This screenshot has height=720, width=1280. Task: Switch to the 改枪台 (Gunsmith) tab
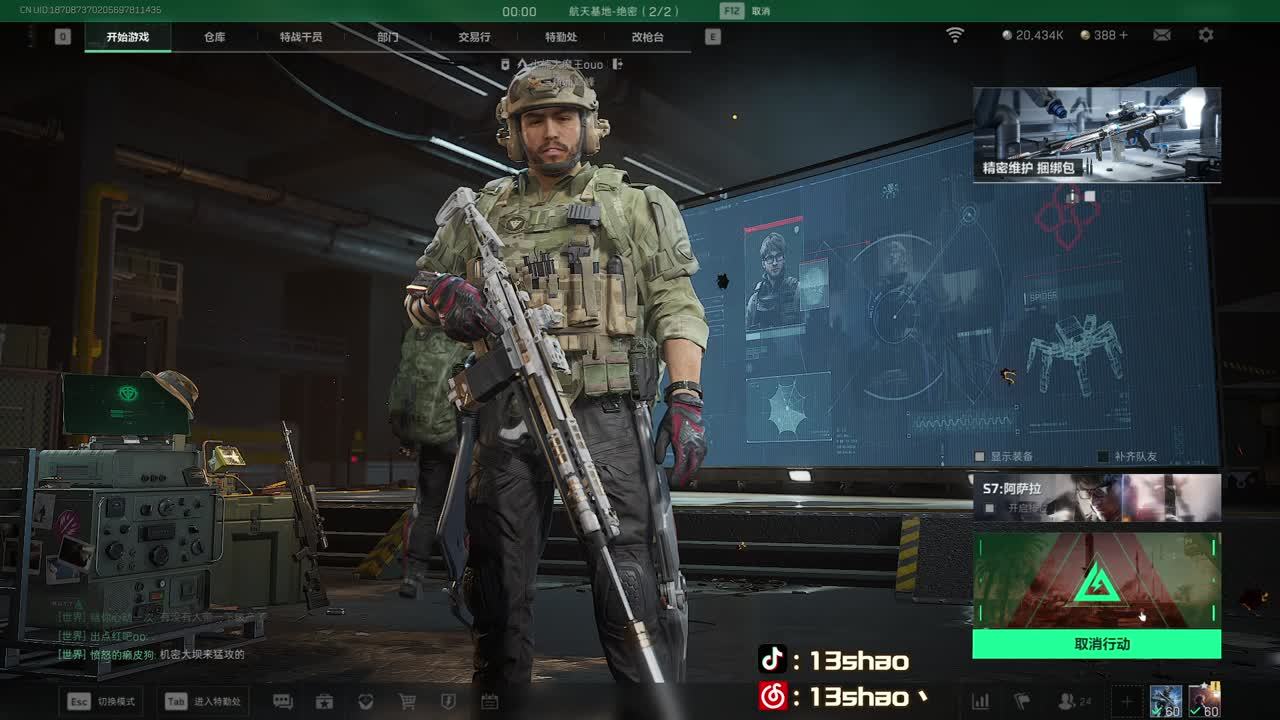[x=647, y=37]
